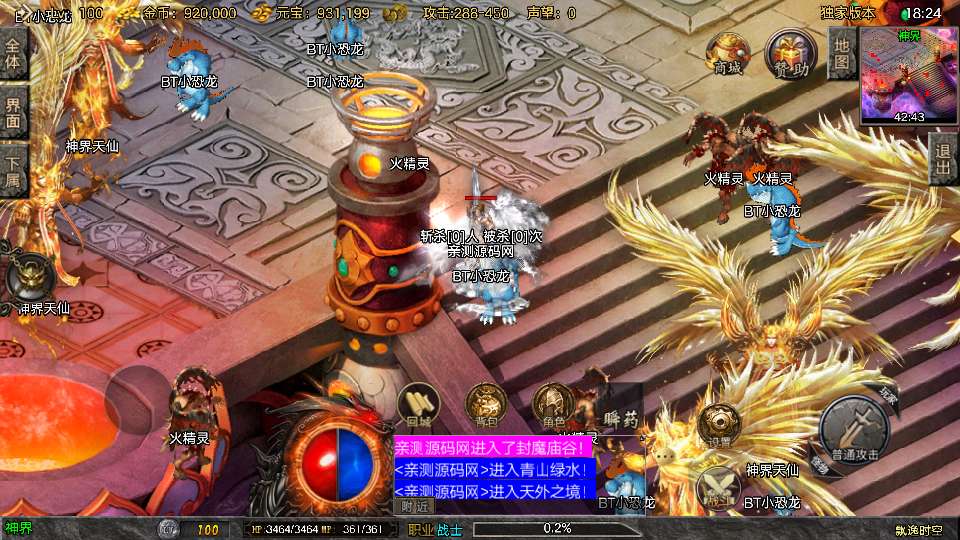Screen dimensions: 960x540
Task: Open the 商城 shop
Action: (x=726, y=53)
